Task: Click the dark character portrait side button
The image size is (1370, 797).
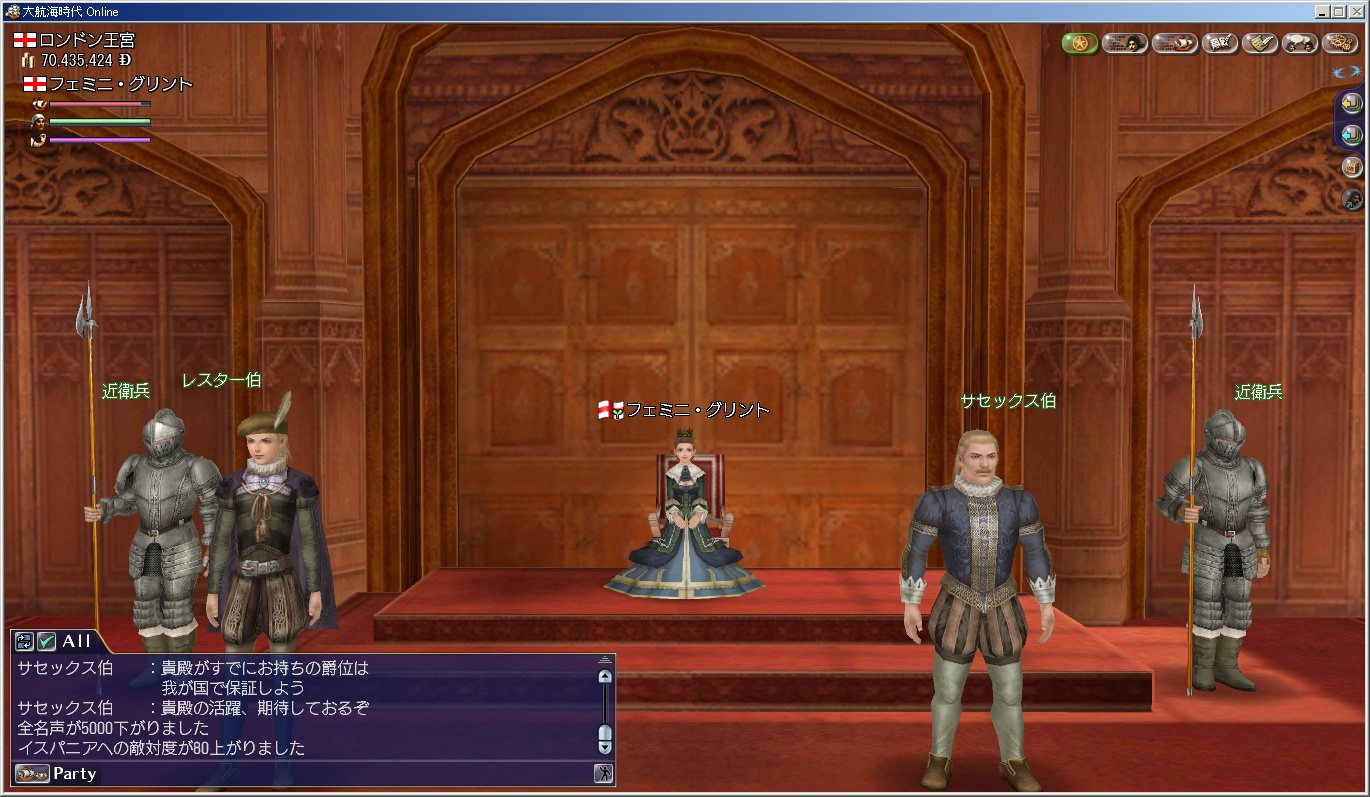Action: (1351, 198)
